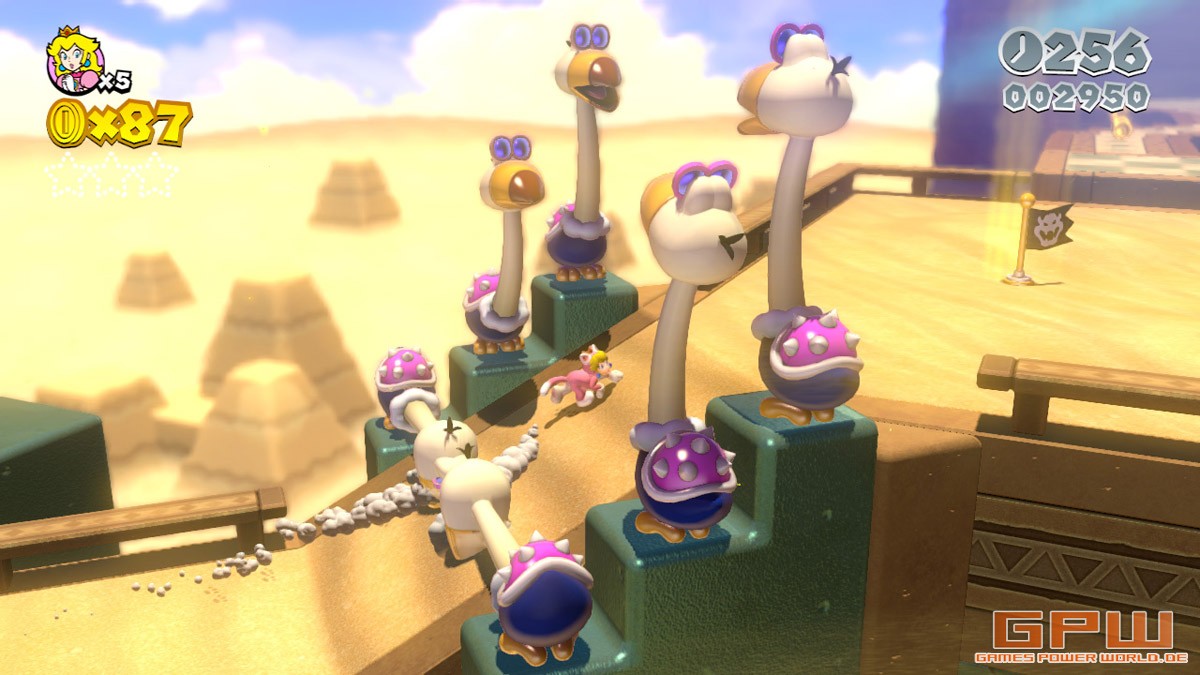Click the green stars collection tracker
The width and height of the screenshot is (1200, 675).
tap(110, 174)
